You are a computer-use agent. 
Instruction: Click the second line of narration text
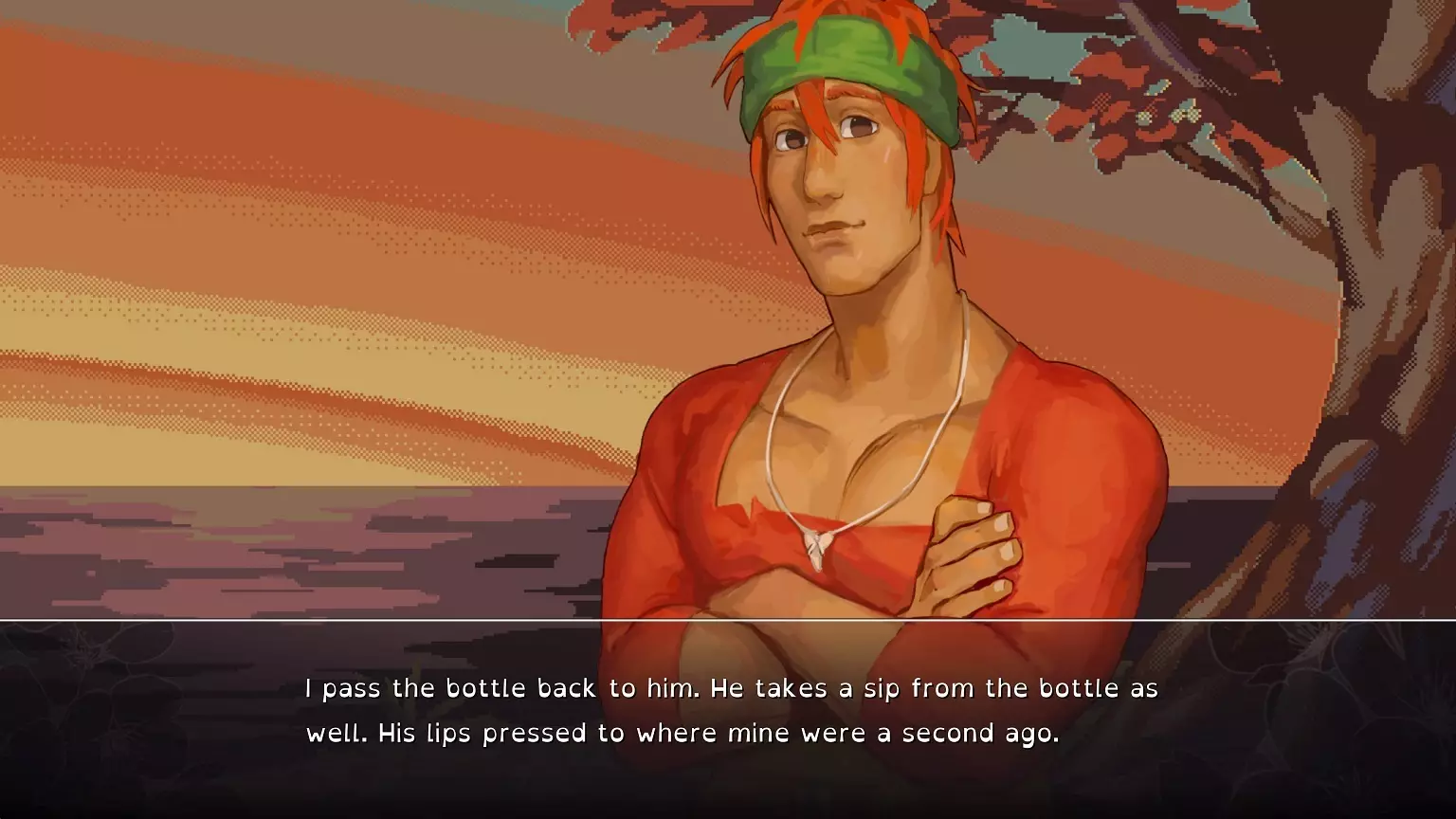pyautogui.click(x=684, y=732)
